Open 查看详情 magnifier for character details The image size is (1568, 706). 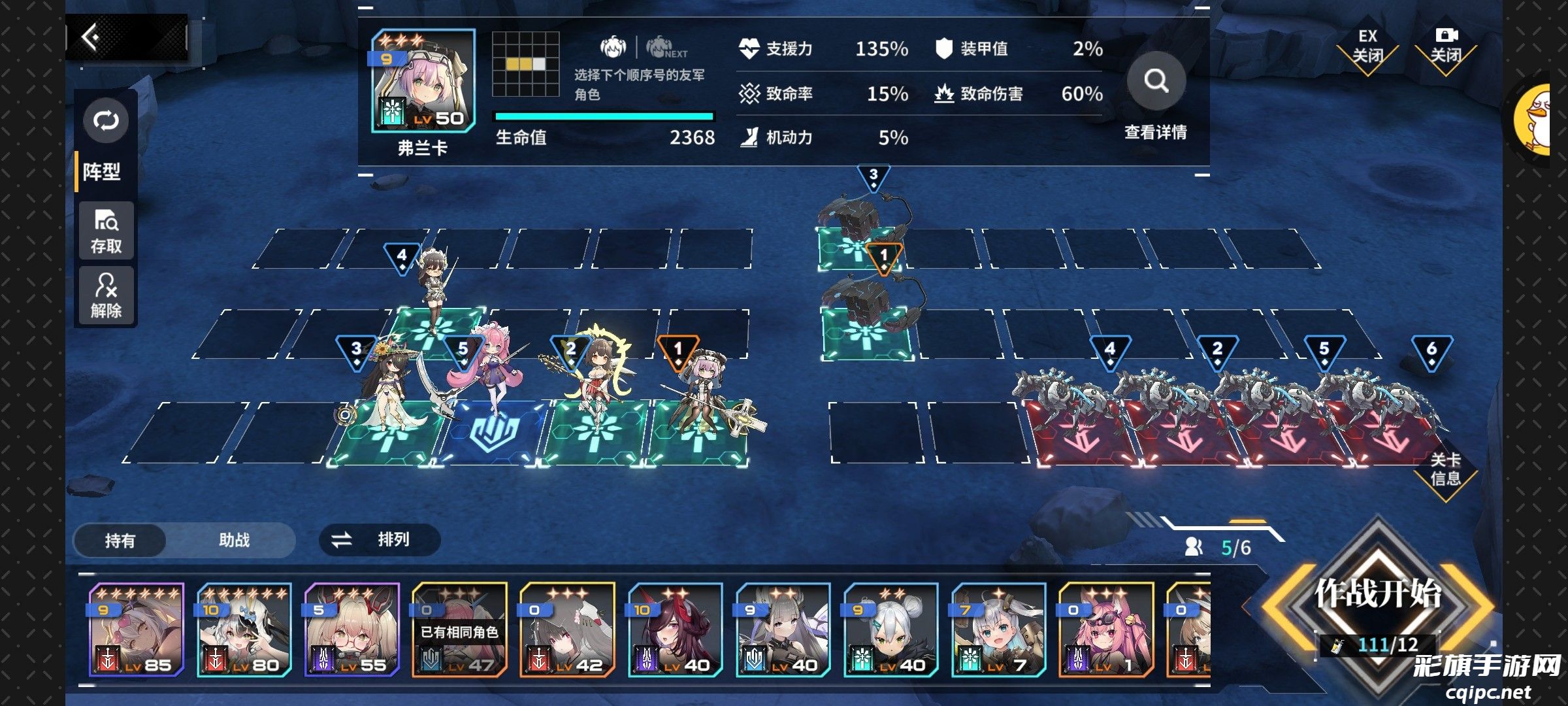tap(1156, 82)
